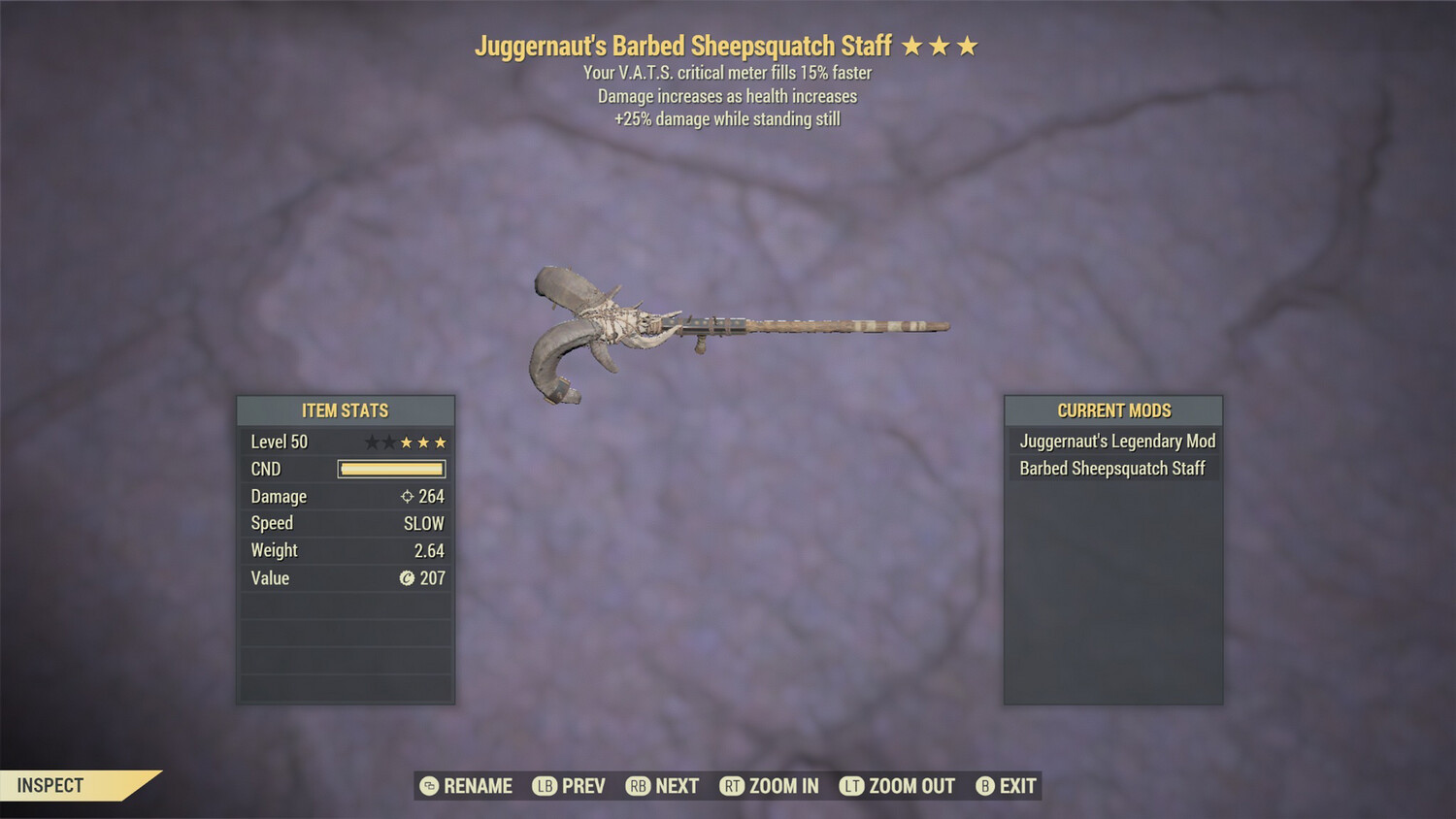
Task: Show the NEXT item
Action: click(663, 786)
